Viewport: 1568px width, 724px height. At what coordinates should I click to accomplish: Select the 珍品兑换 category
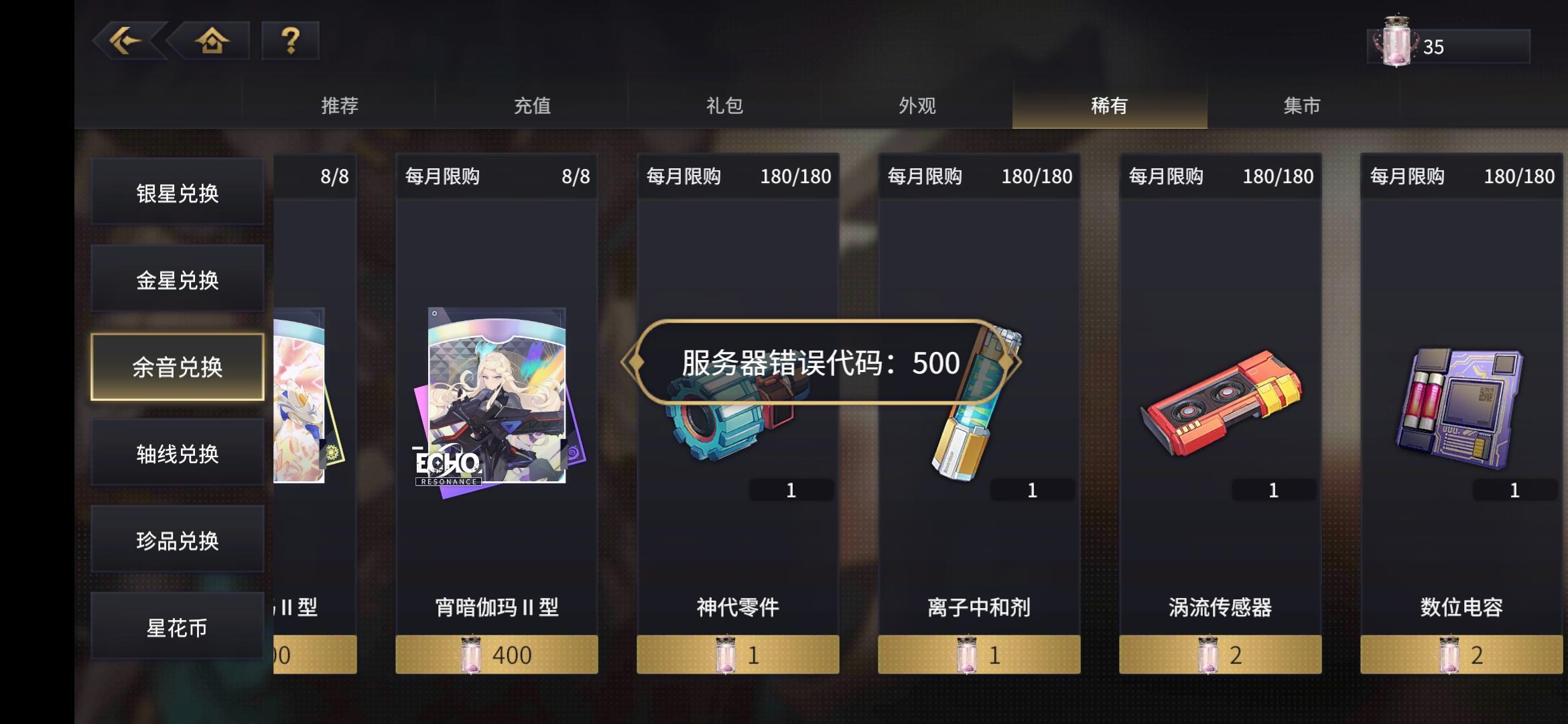click(177, 540)
